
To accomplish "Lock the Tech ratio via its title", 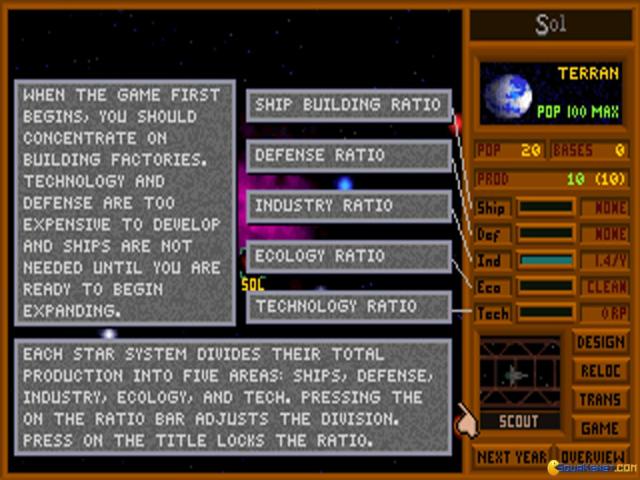I will 492,313.
